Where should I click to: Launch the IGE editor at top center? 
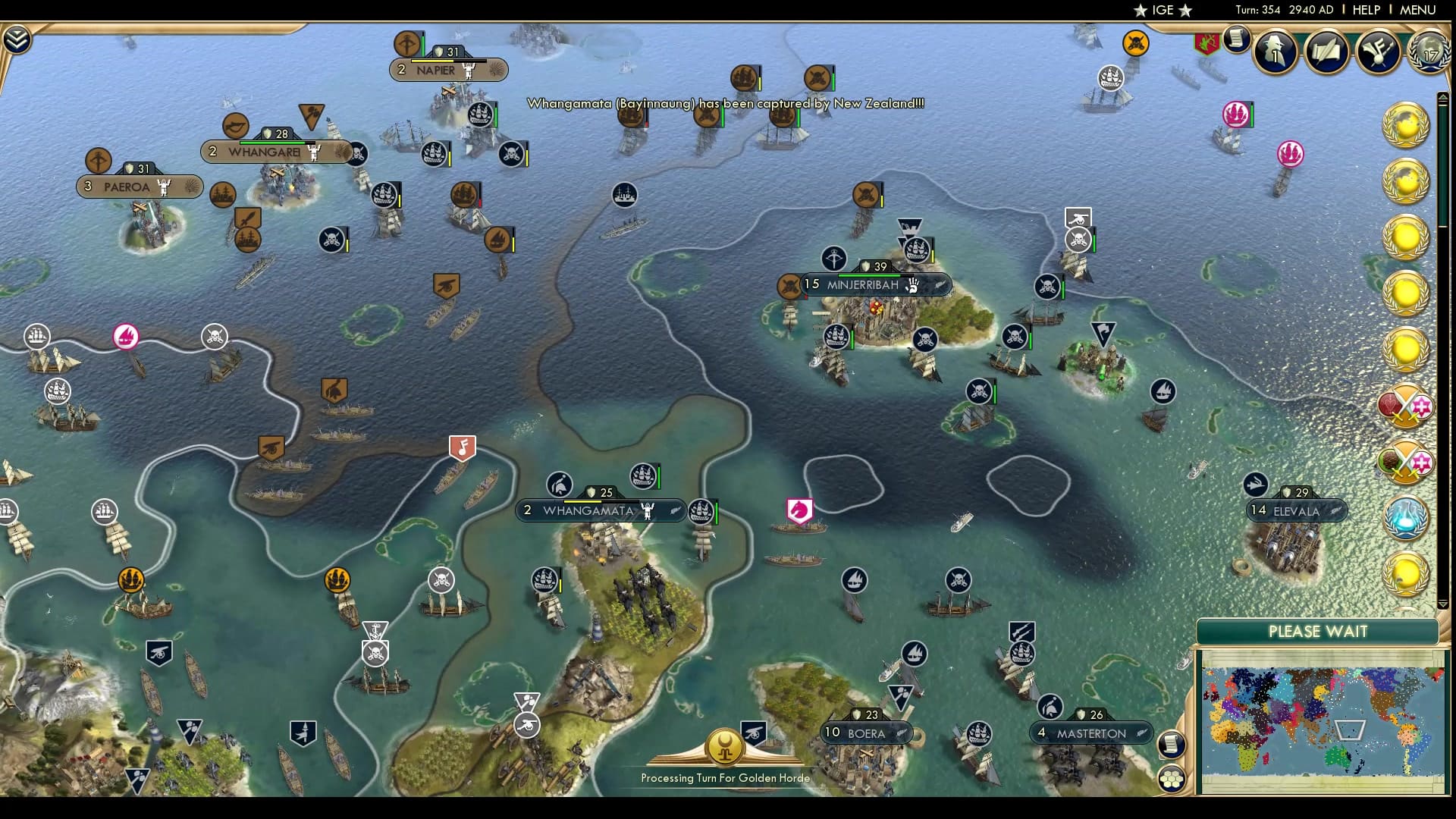(1162, 11)
